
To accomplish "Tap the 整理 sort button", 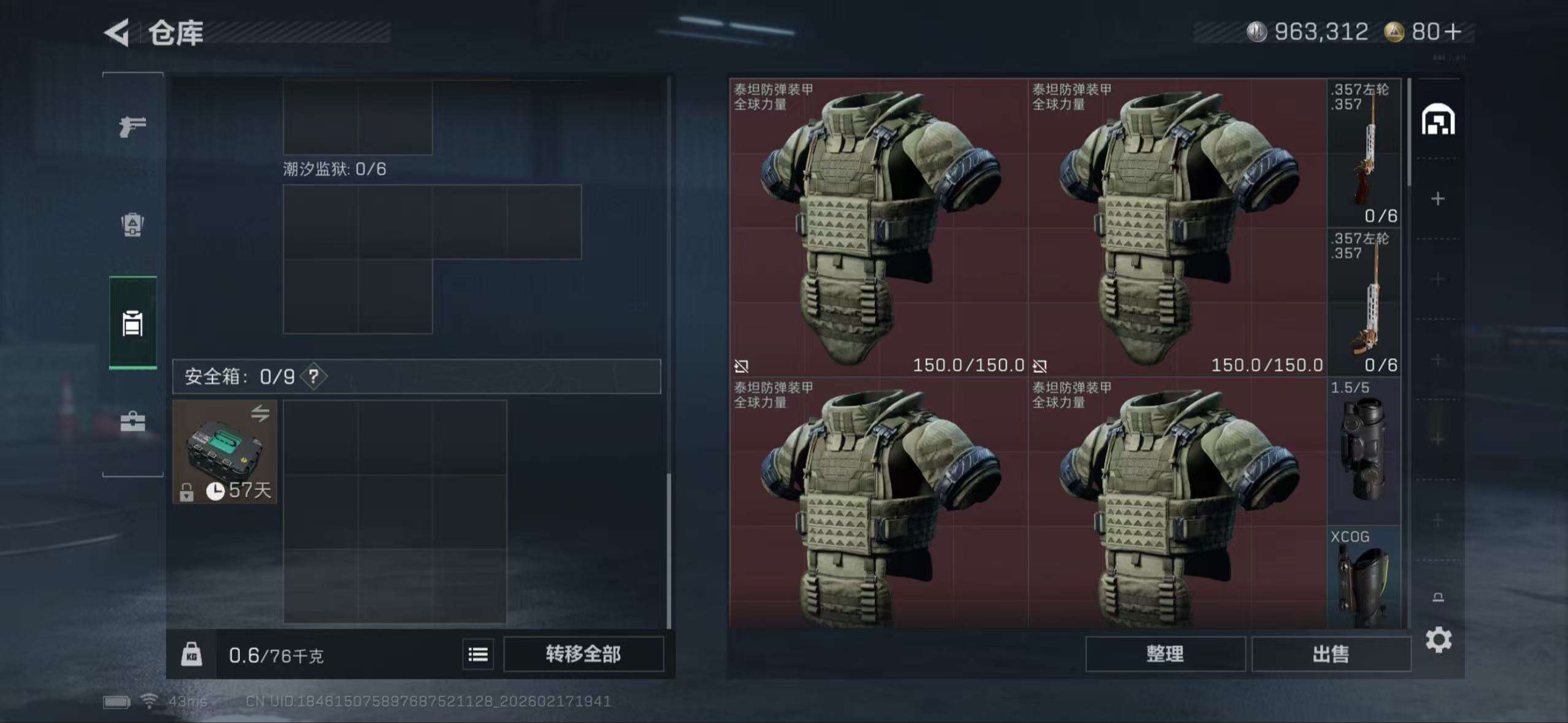I will pos(1164,654).
